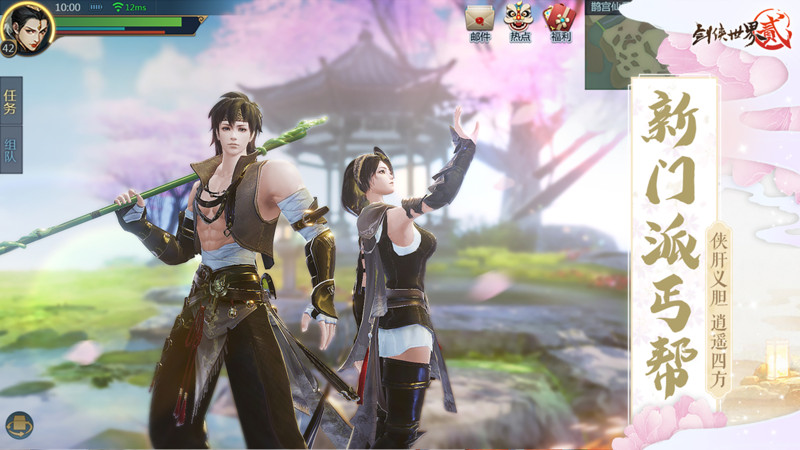Open the minimap
This screenshot has width=800, height=450.
coord(614,45)
